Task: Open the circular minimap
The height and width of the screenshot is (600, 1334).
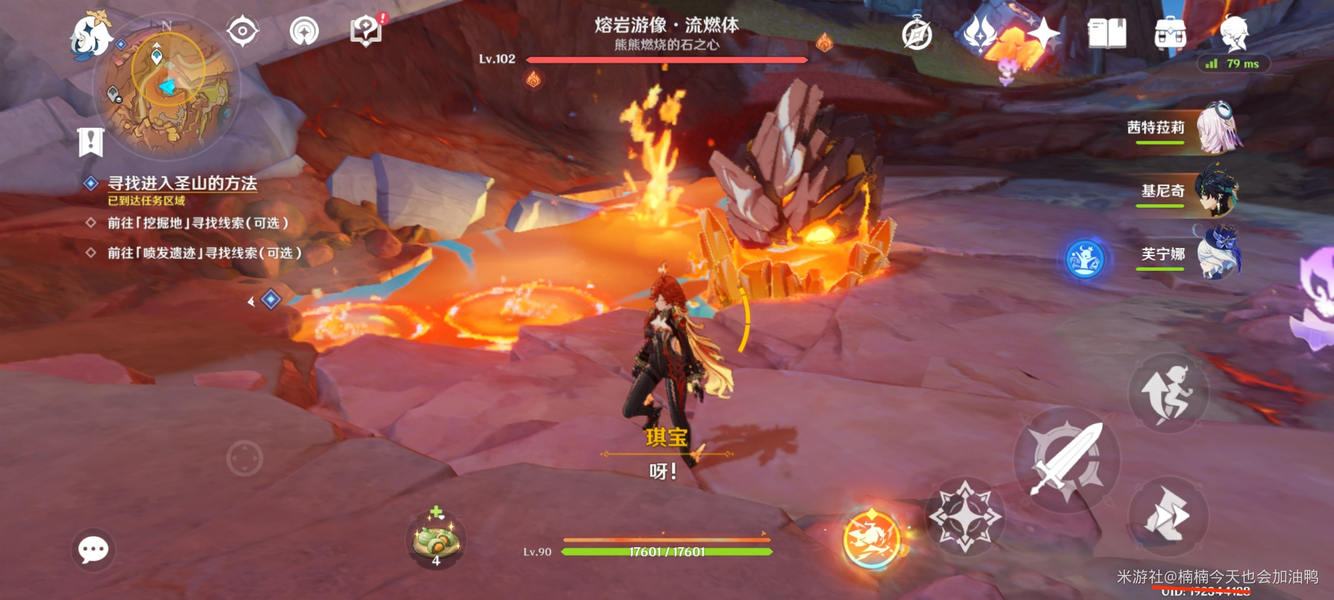Action: click(165, 88)
